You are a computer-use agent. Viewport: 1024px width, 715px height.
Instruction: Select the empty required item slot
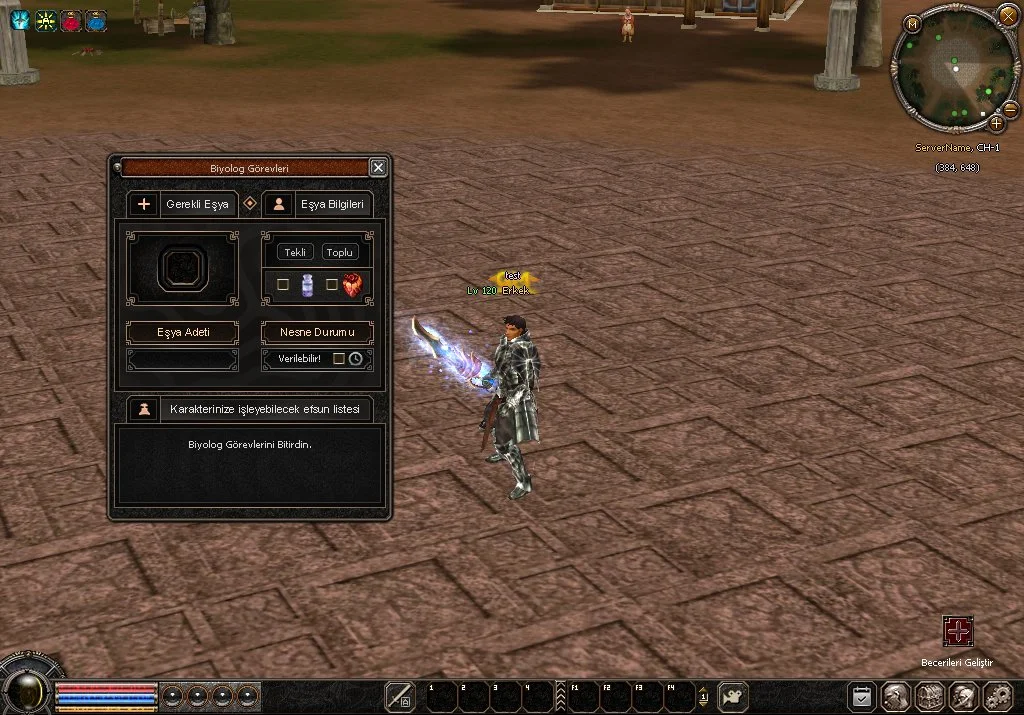point(183,268)
